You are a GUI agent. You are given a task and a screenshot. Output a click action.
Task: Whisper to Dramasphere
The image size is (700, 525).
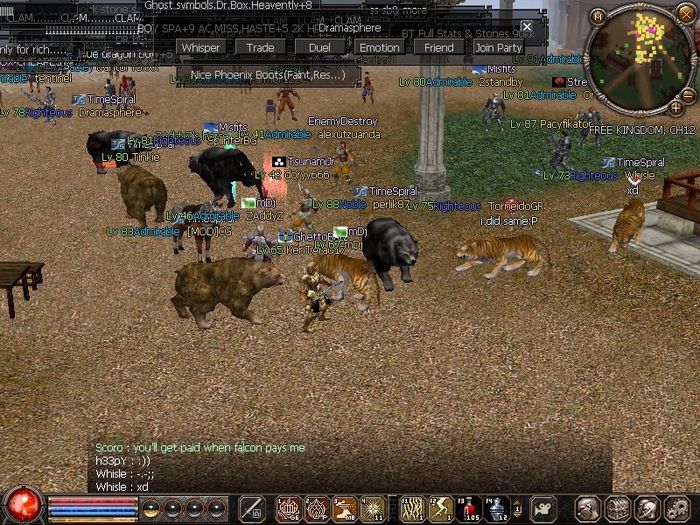(201, 47)
